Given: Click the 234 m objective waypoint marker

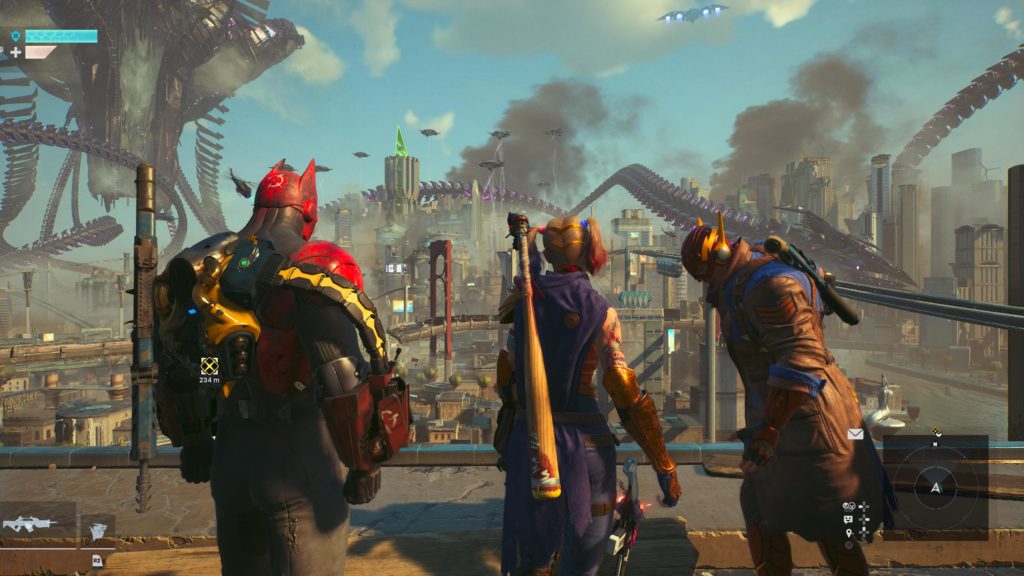Looking at the screenshot, I should tap(209, 366).
